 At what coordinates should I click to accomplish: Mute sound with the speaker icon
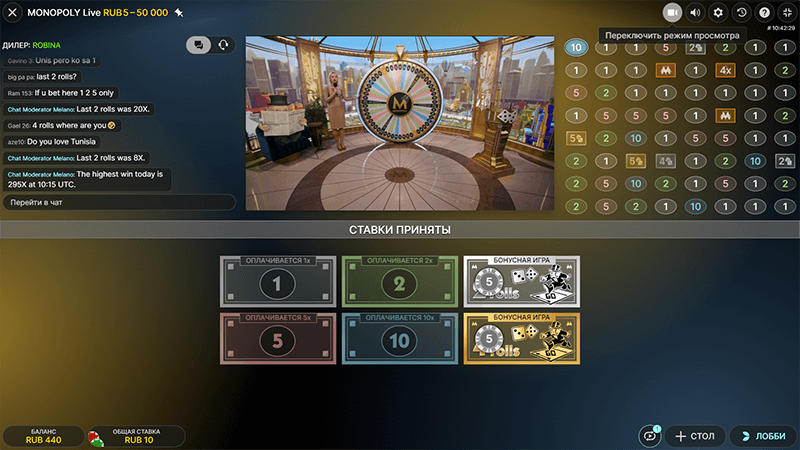point(695,12)
